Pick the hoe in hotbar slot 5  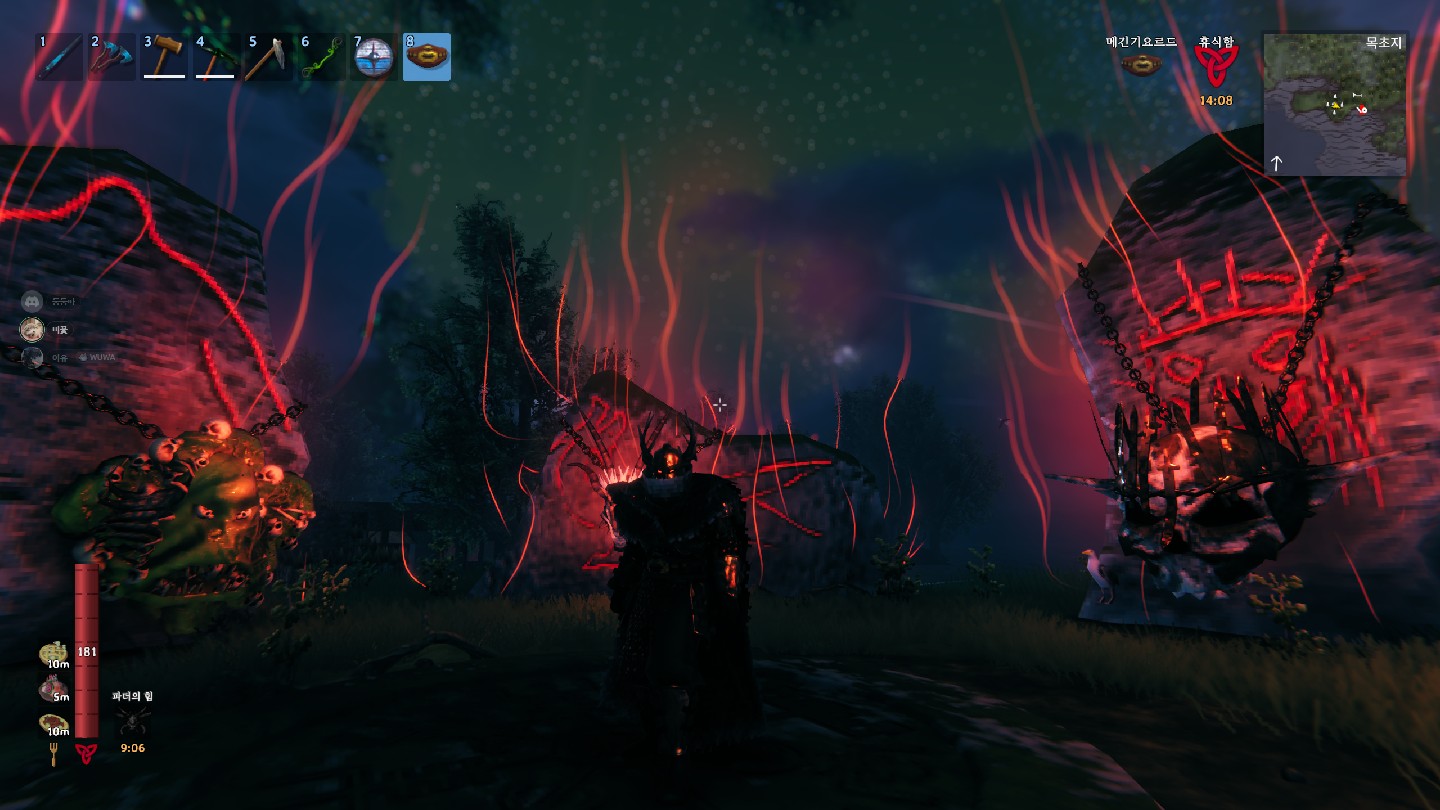click(268, 57)
